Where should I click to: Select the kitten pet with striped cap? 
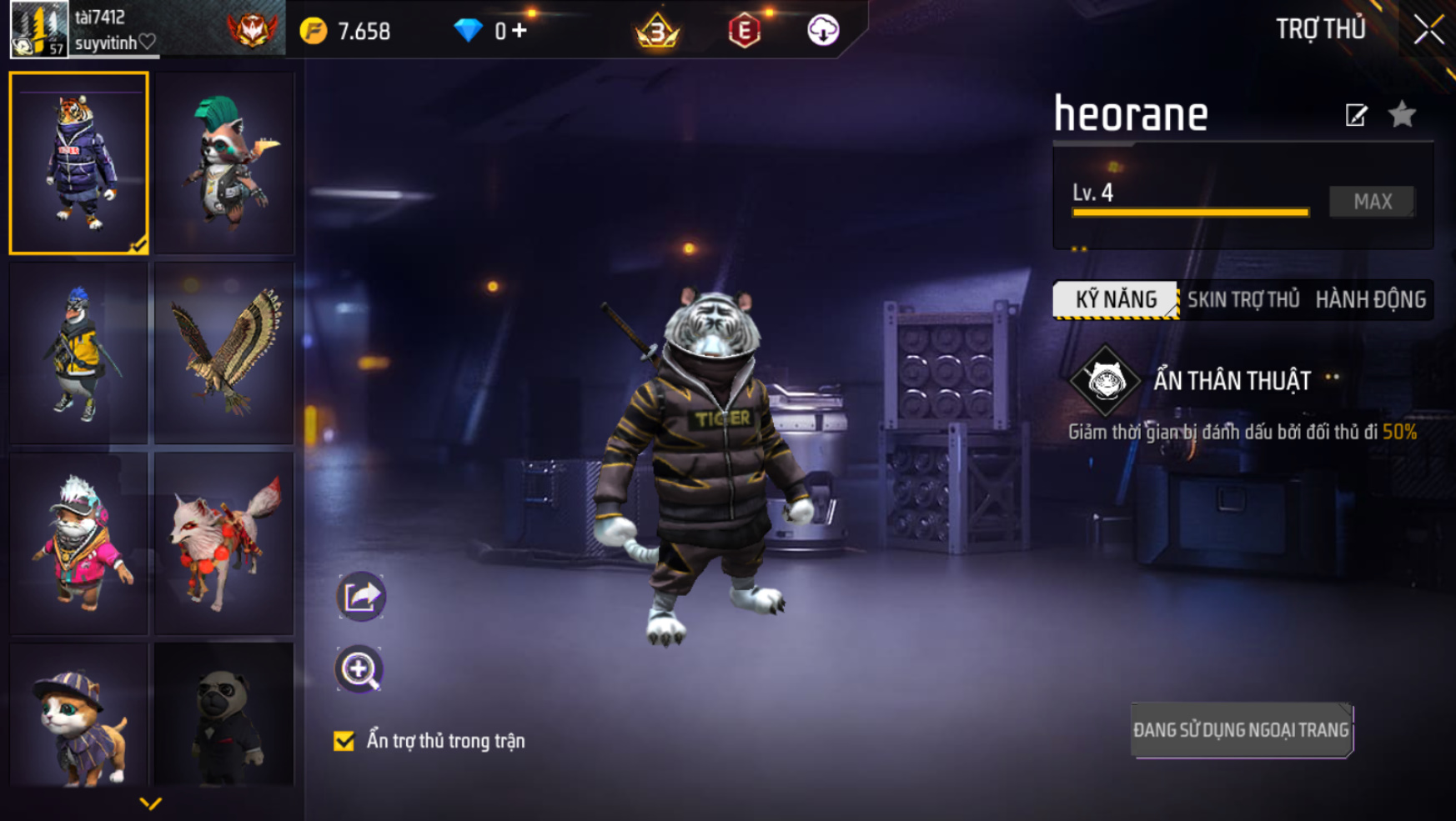pyautogui.click(x=79, y=717)
